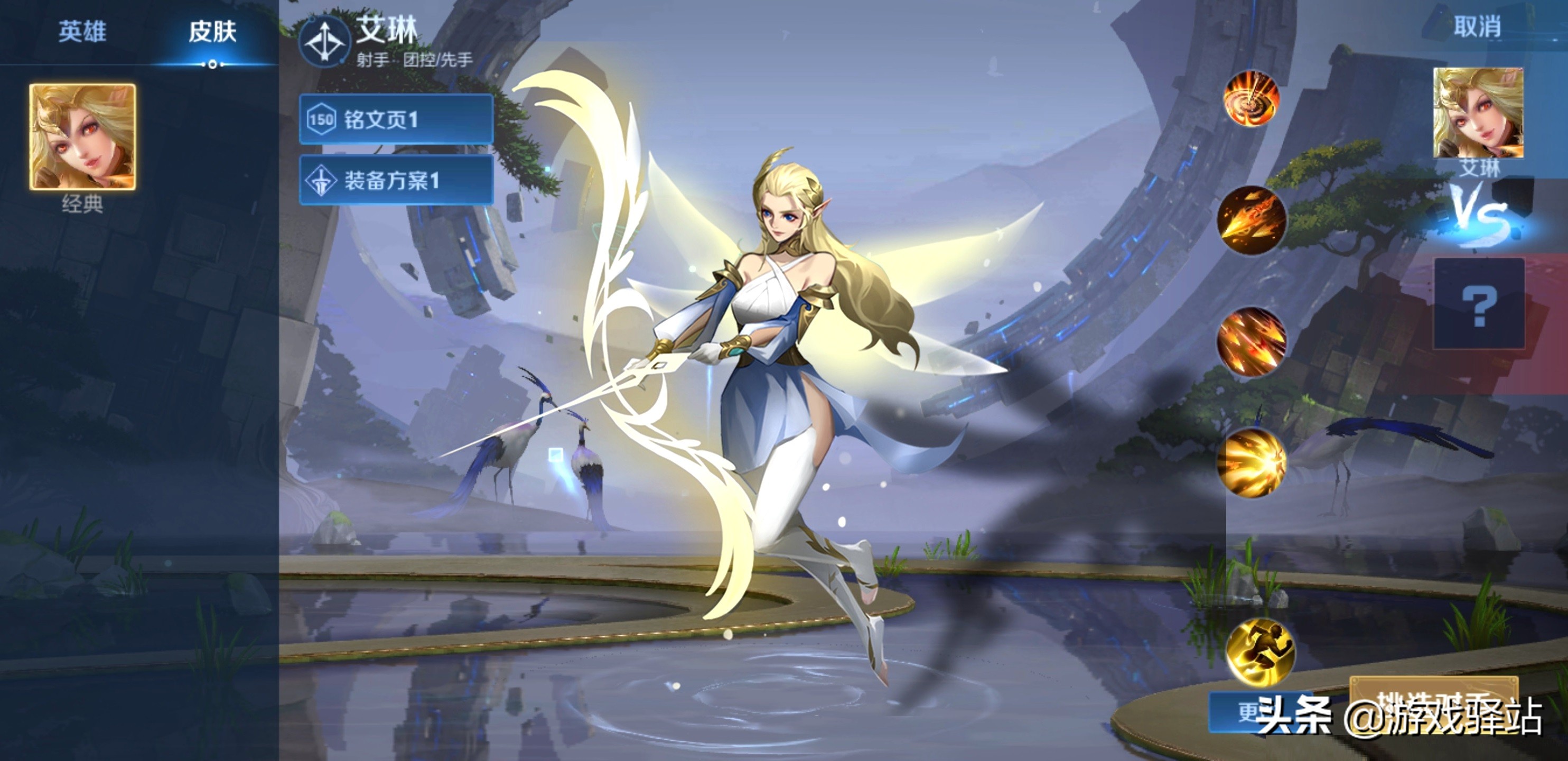
Task: Tap the marksman role icon beside 艾琳
Action: (324, 41)
